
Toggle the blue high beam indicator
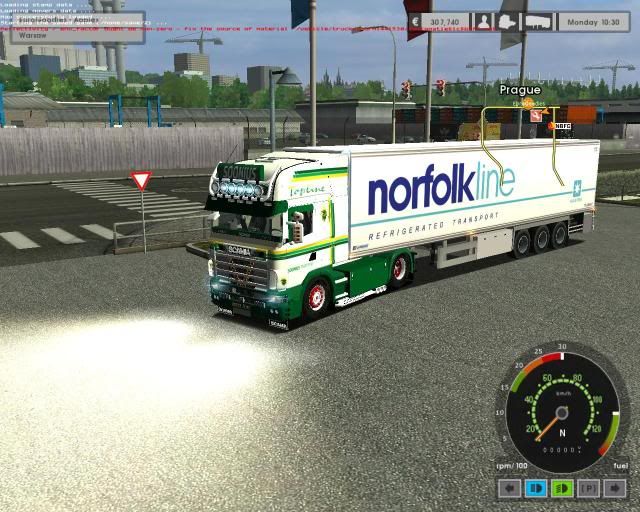click(x=536, y=489)
